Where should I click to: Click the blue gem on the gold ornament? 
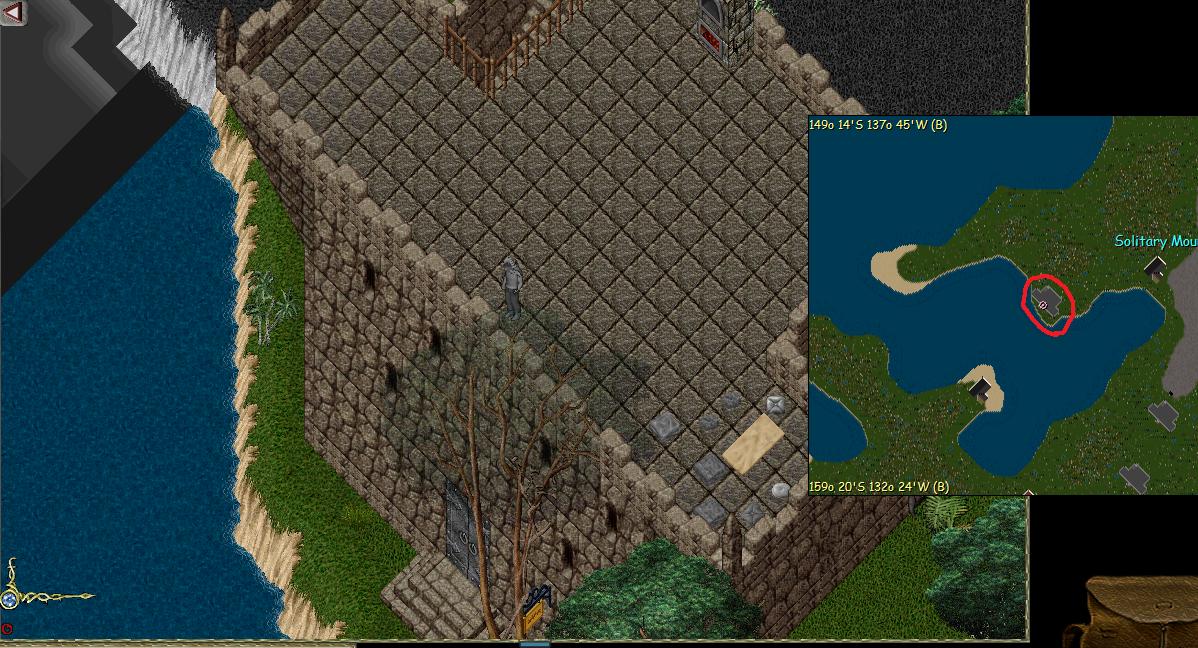point(10,599)
